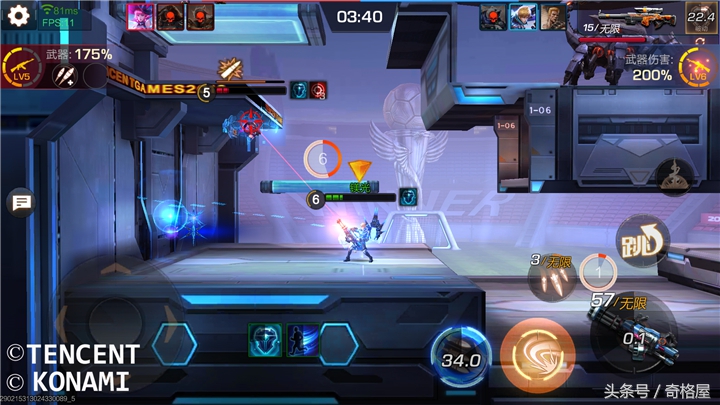The height and width of the screenshot is (405, 720).
Task: Tap the virtual movement joystick
Action: tap(112, 322)
